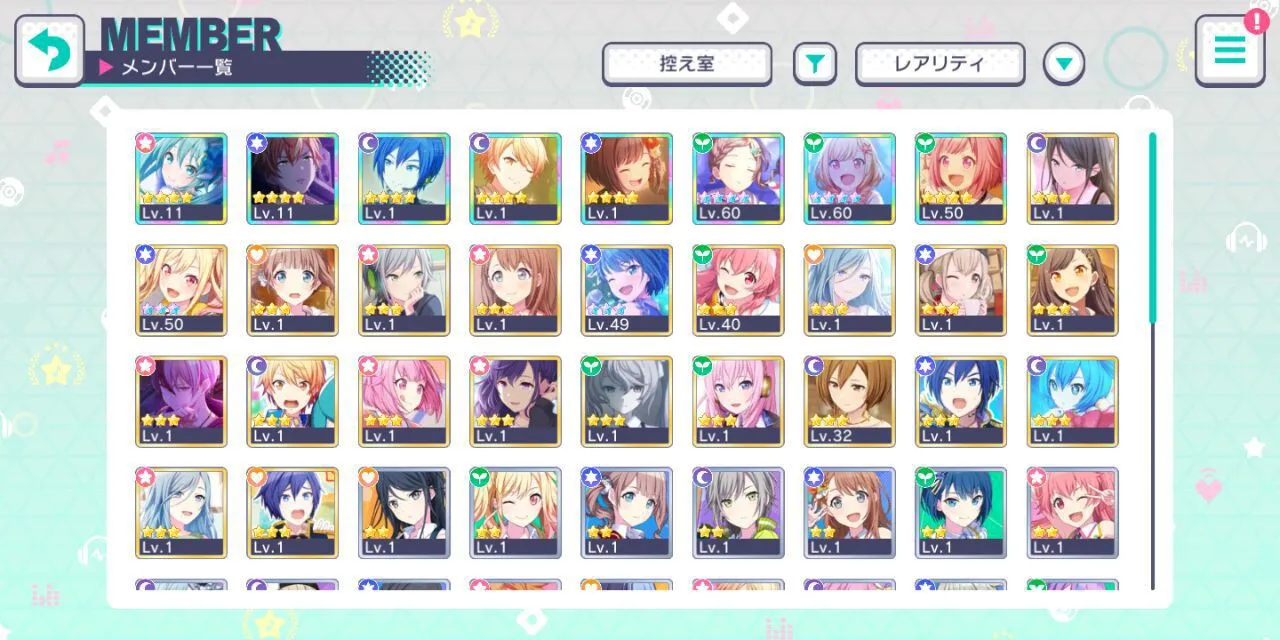
Task: Open the hamburger menu with notification badge
Action: pyautogui.click(x=1229, y=50)
